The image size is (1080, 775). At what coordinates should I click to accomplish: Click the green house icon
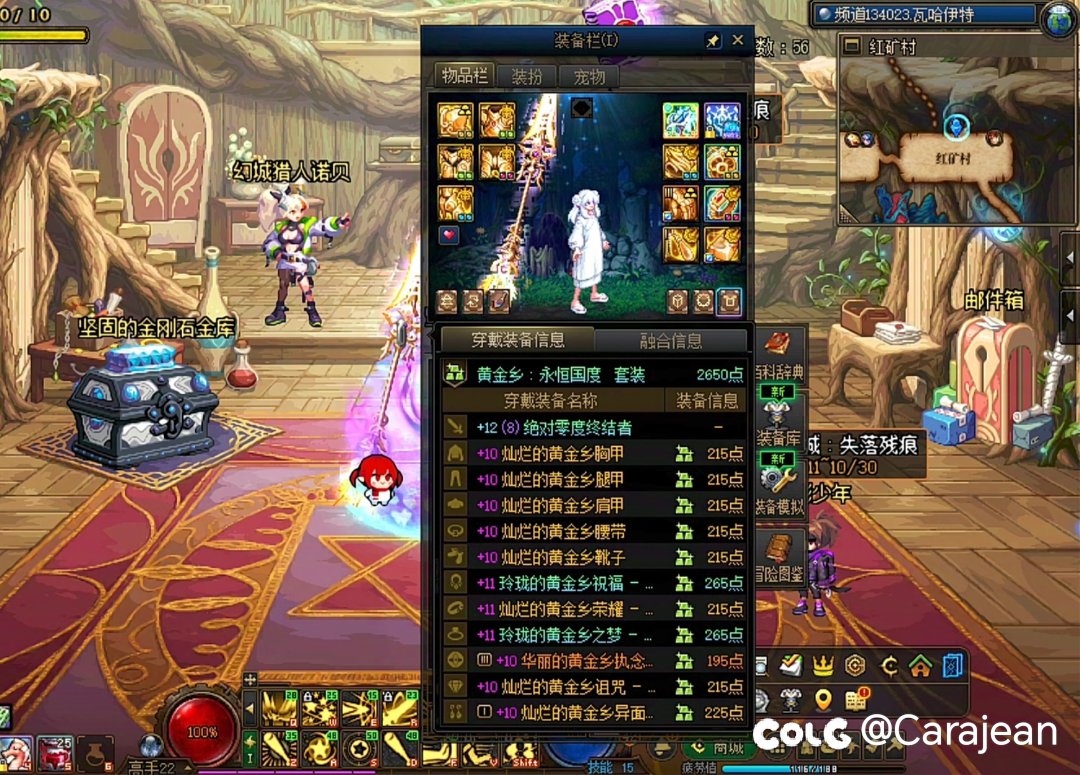point(920,665)
